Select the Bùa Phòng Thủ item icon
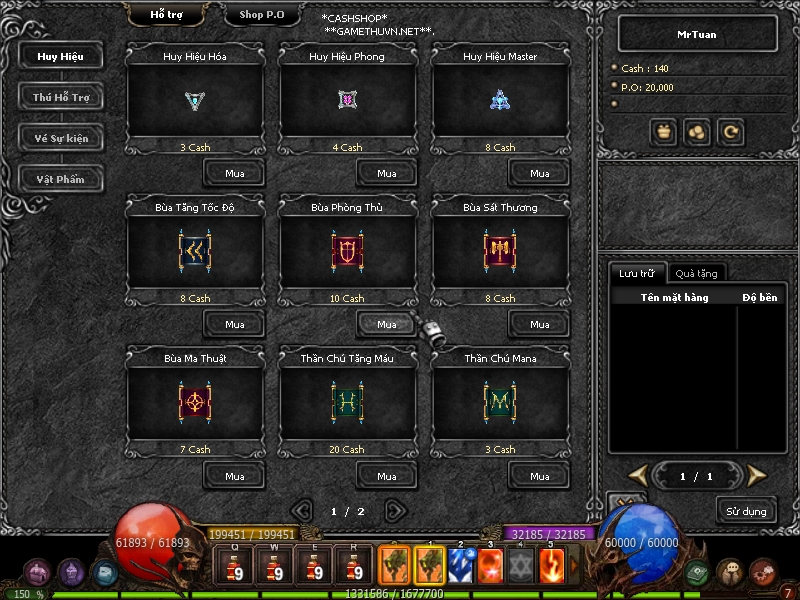 [x=347, y=249]
